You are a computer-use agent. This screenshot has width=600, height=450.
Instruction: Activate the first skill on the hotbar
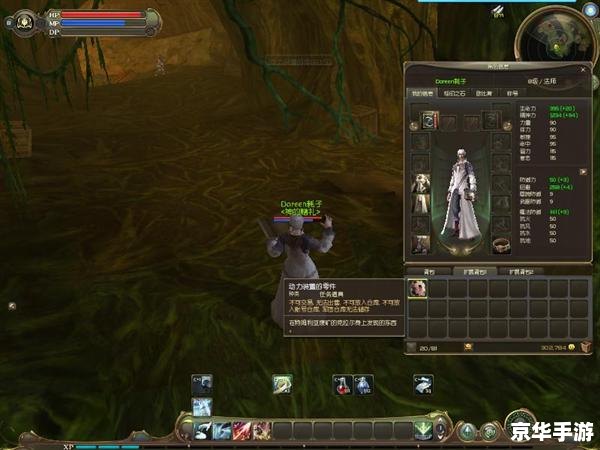point(202,431)
